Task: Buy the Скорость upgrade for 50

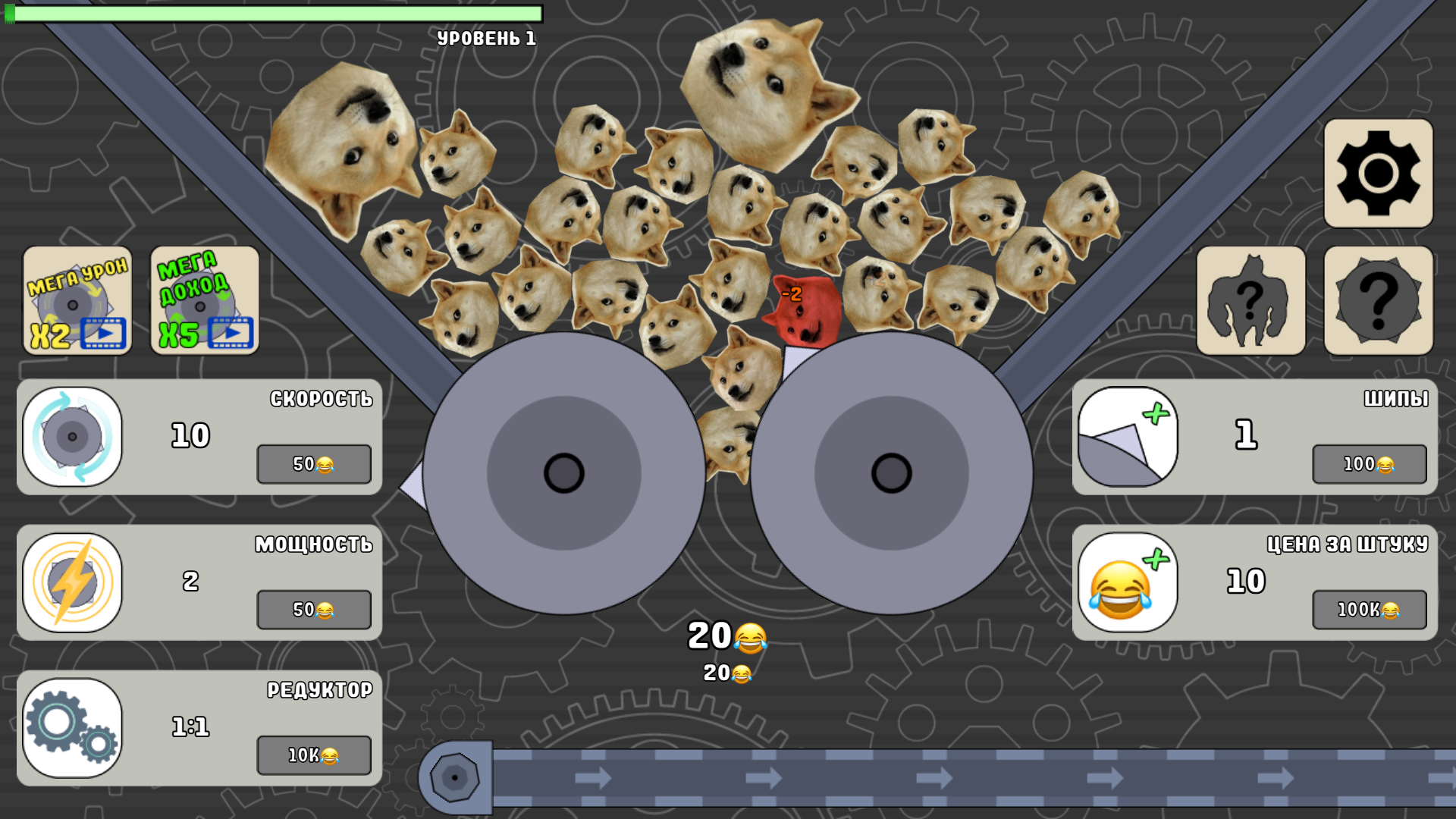Action: click(x=313, y=464)
